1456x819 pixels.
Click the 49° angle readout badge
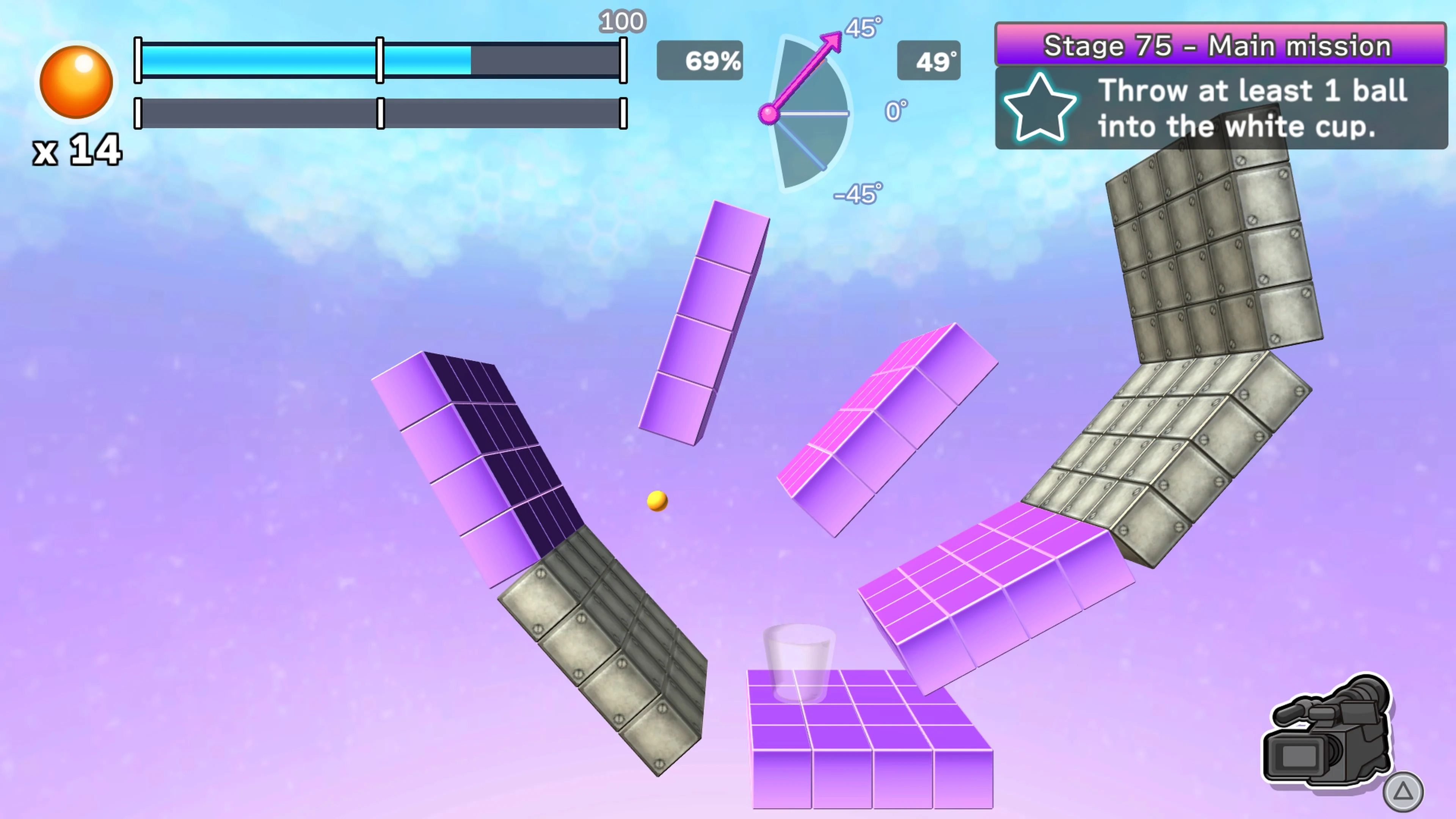click(929, 61)
